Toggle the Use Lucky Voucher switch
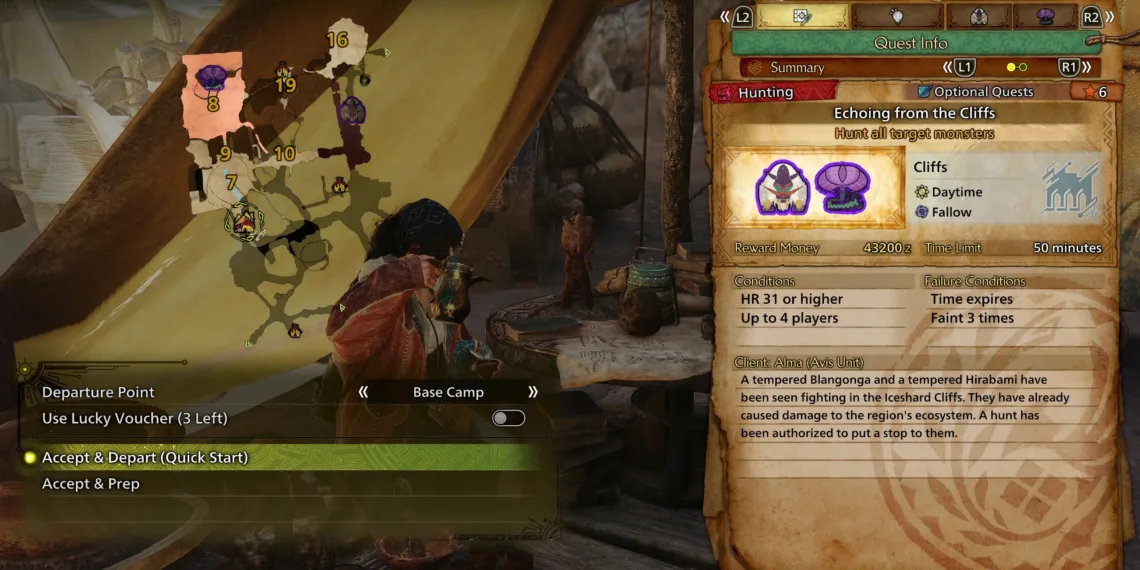Image resolution: width=1140 pixels, height=570 pixels. click(x=508, y=418)
